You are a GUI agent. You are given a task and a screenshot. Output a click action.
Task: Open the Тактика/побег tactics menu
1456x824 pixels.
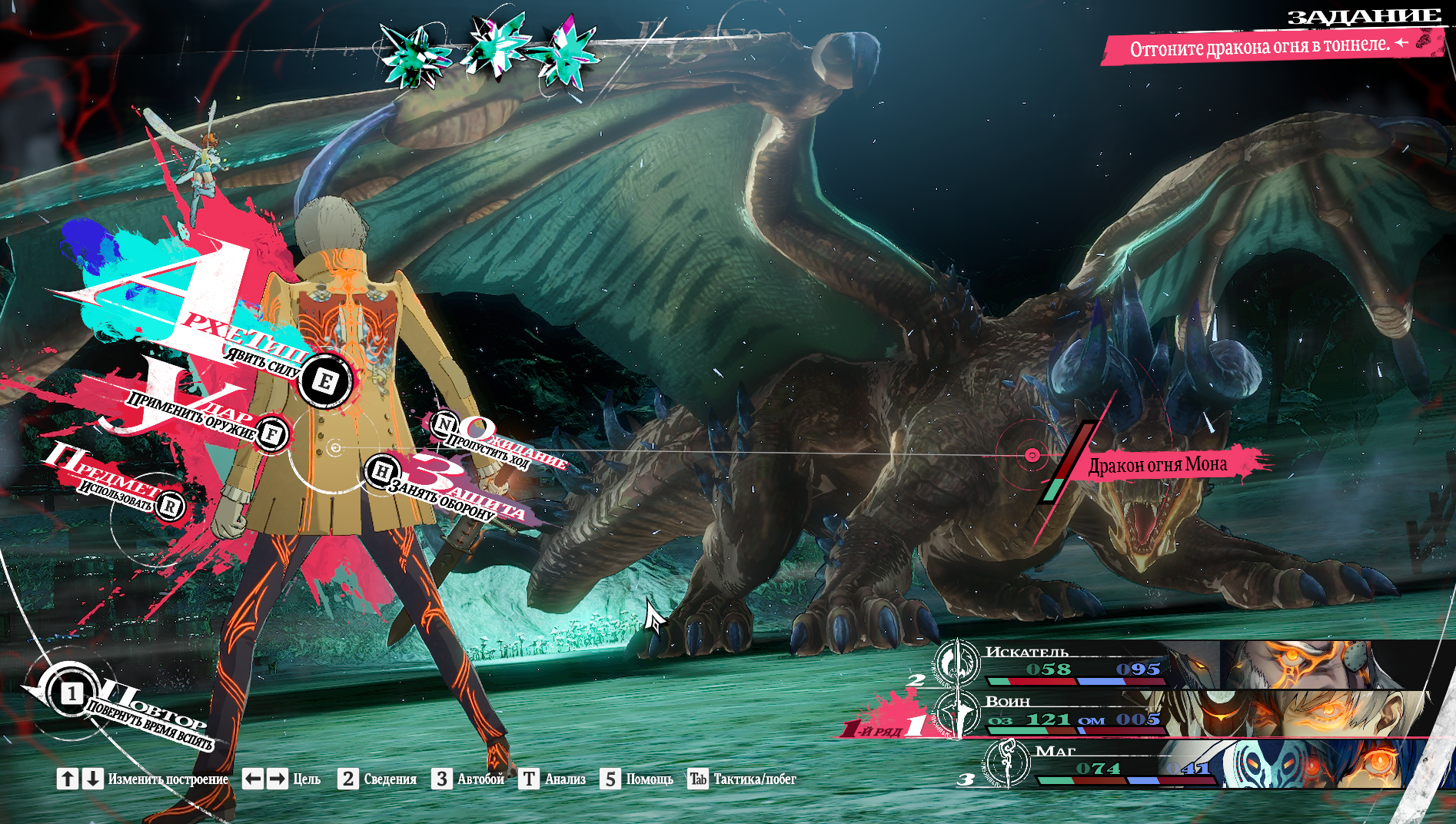point(742,779)
